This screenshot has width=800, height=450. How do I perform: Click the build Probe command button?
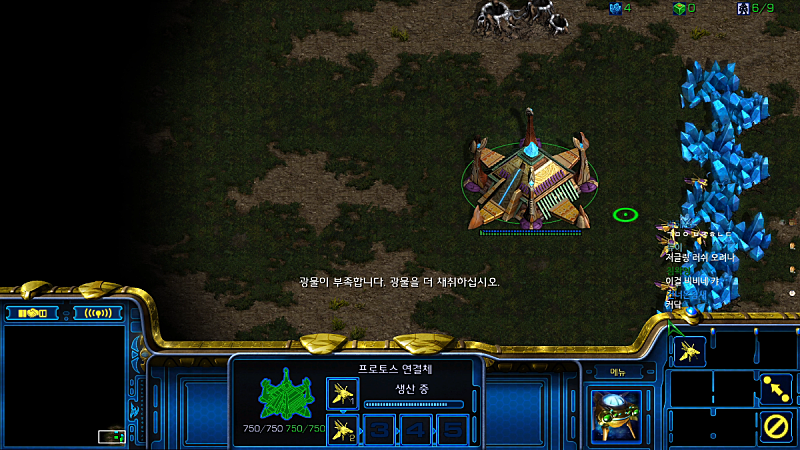[689, 350]
